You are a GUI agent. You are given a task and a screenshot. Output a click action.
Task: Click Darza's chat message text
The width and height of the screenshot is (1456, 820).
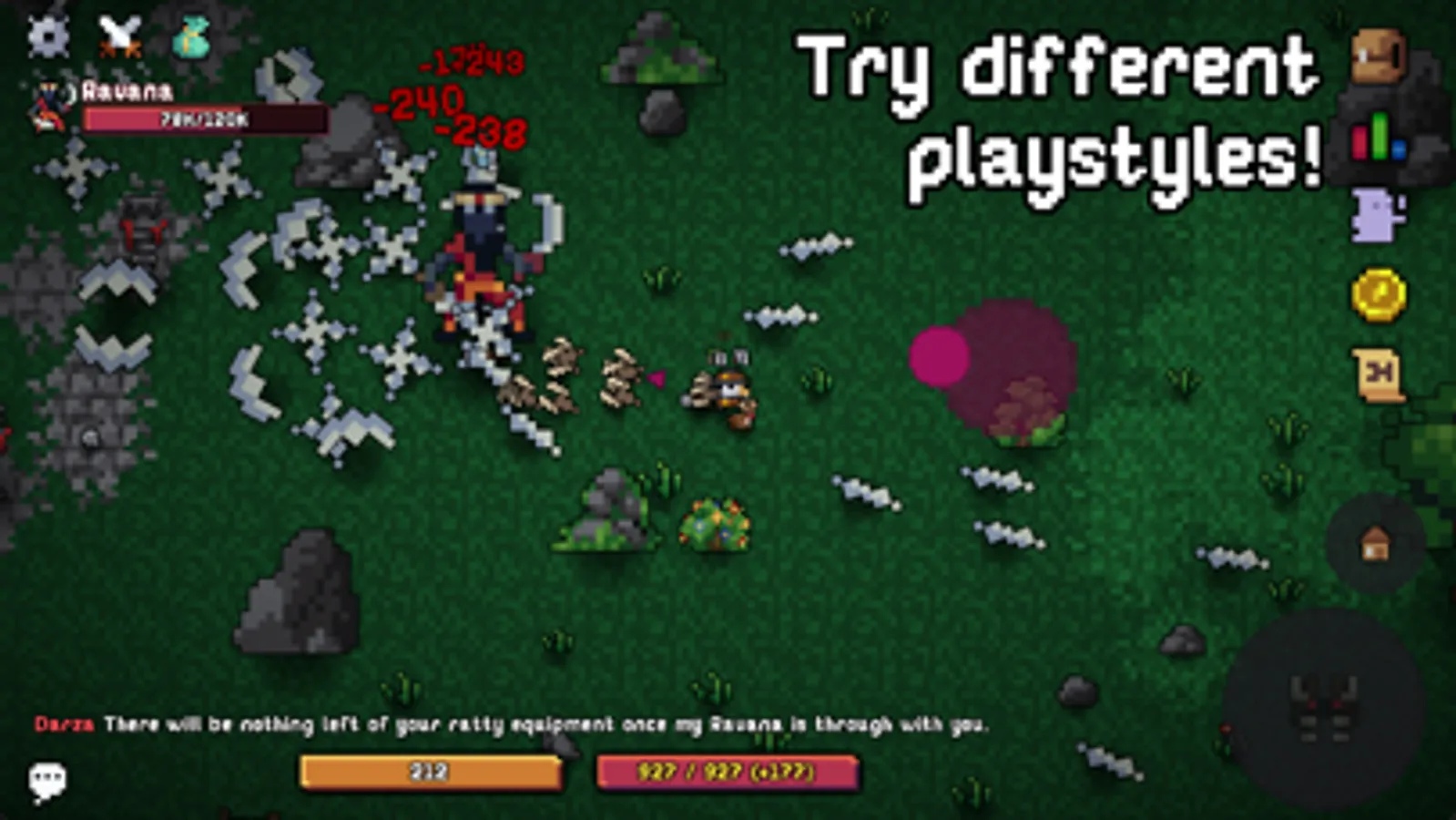click(x=510, y=725)
